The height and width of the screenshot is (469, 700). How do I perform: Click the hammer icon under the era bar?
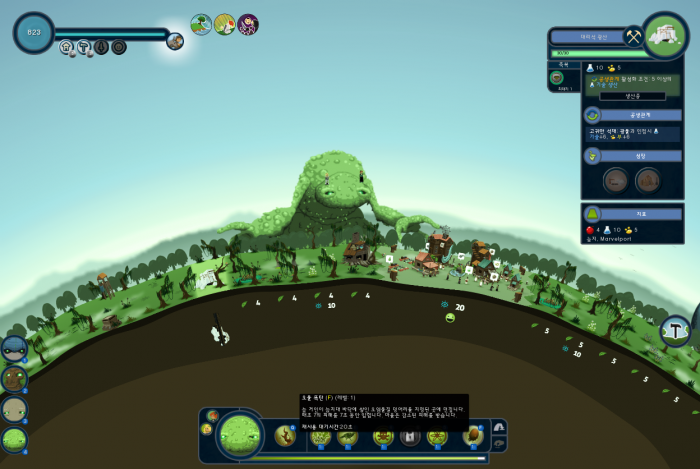(84, 46)
